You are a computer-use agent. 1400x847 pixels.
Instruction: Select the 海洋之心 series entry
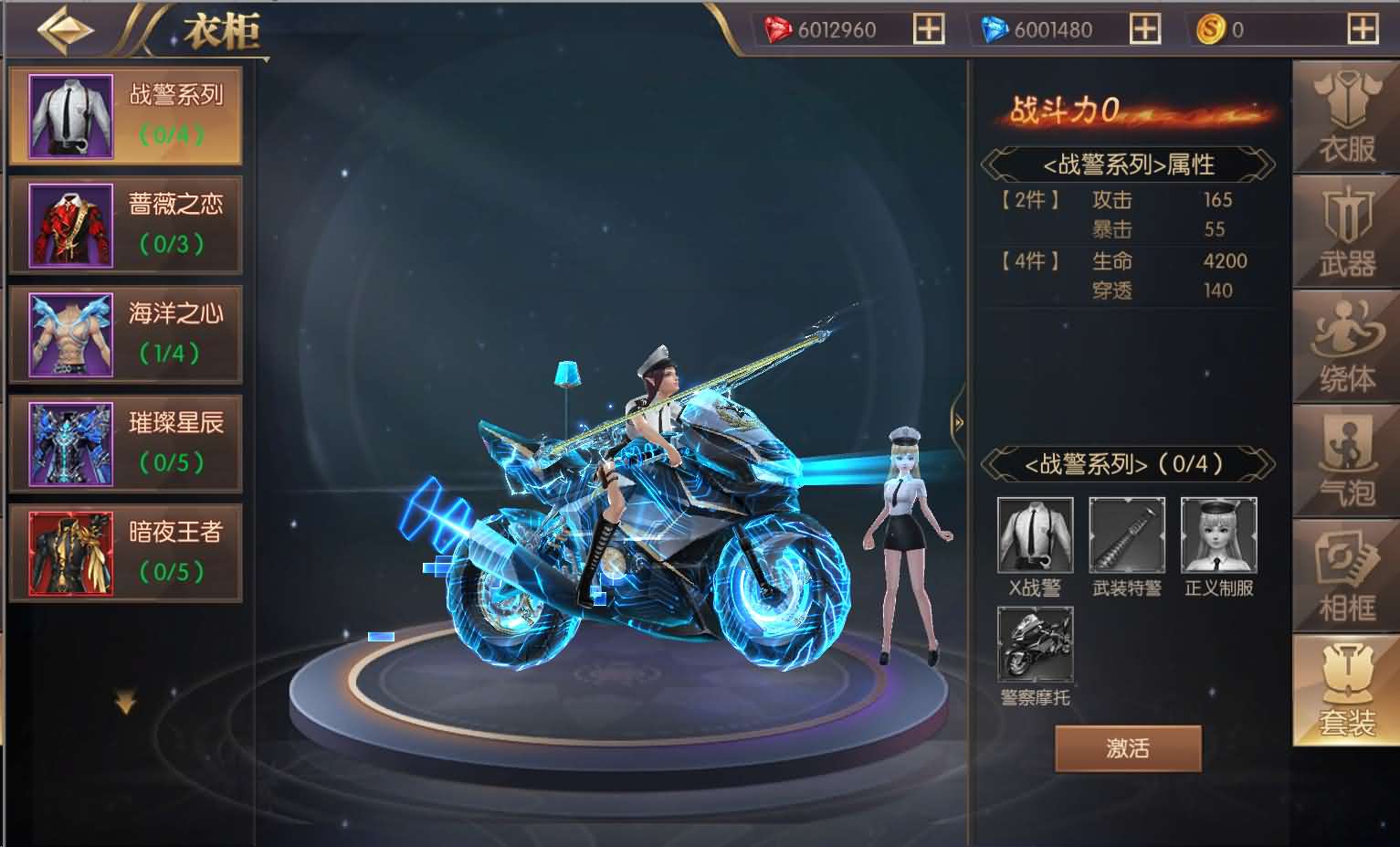pyautogui.click(x=125, y=334)
